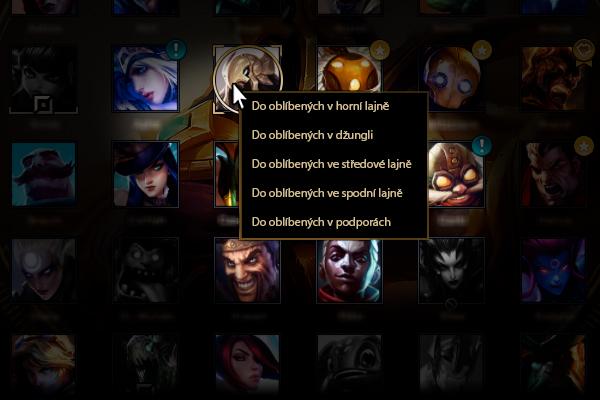Select Draven champion portrait
600x400 pixels.
coord(247,270)
